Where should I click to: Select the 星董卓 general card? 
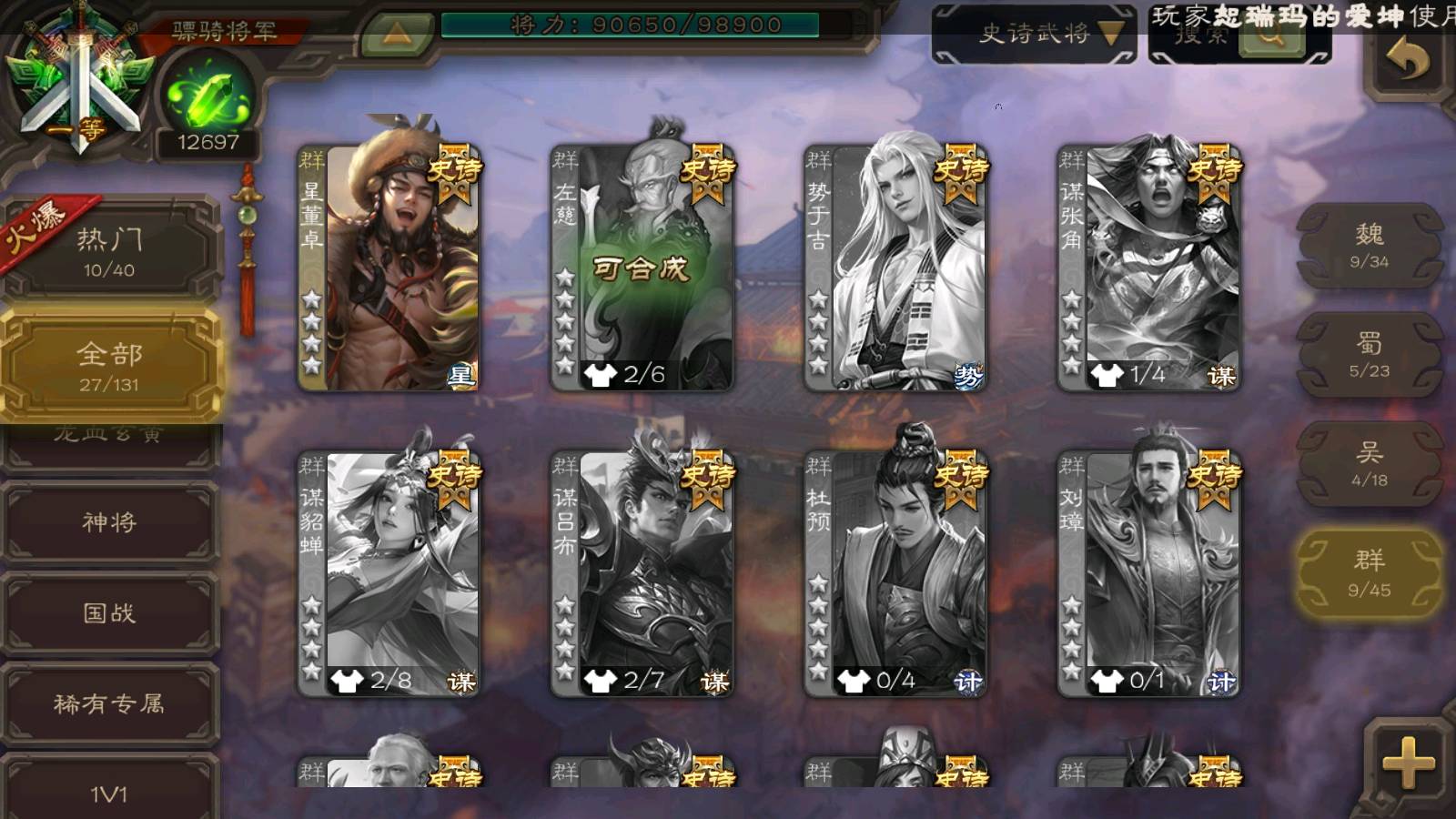pyautogui.click(x=389, y=268)
